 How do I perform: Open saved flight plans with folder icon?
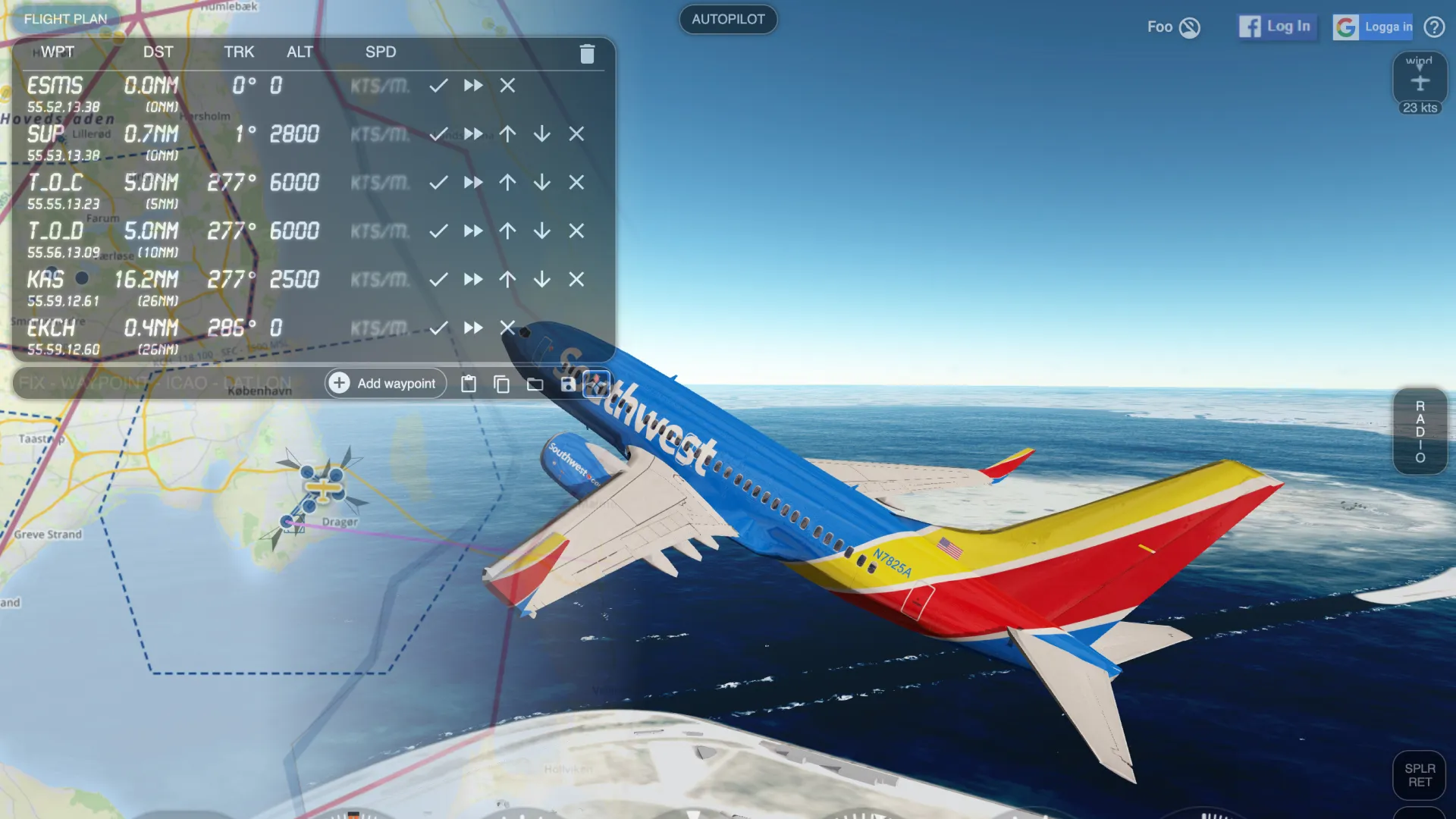pyautogui.click(x=535, y=384)
